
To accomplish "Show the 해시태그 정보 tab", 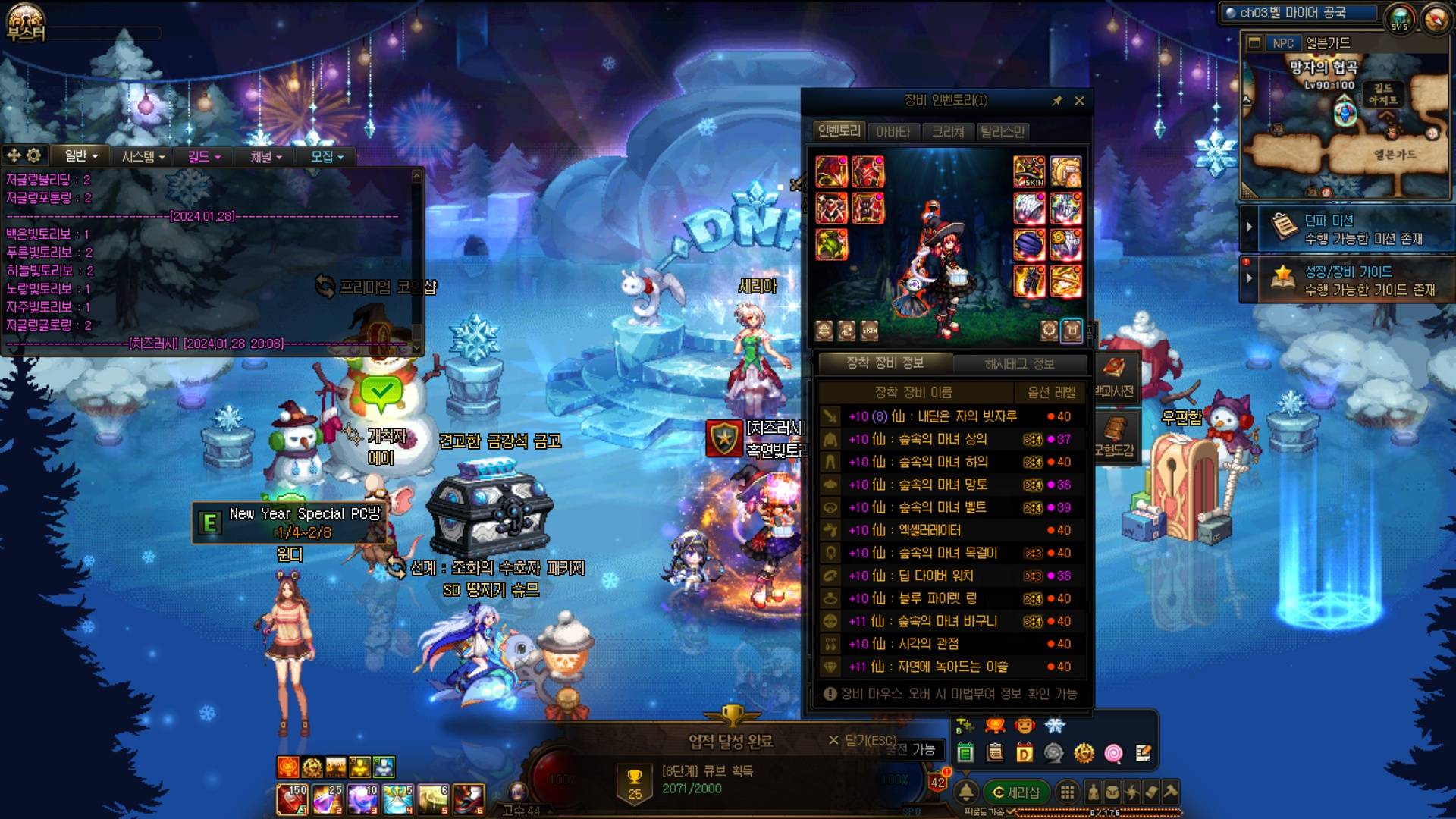I will (x=1019, y=364).
